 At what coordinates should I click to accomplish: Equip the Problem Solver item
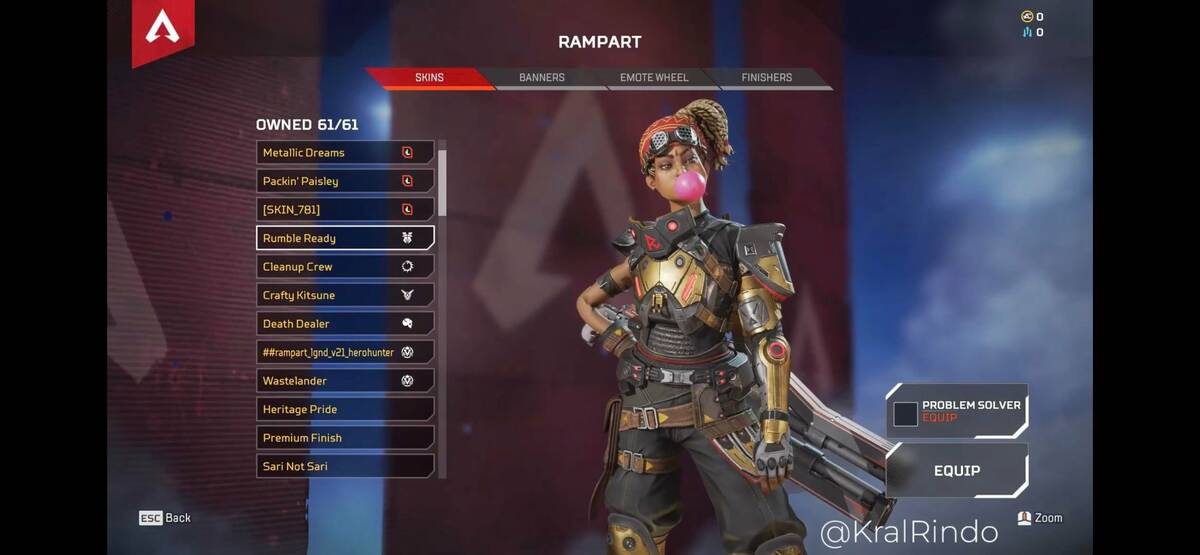point(957,411)
